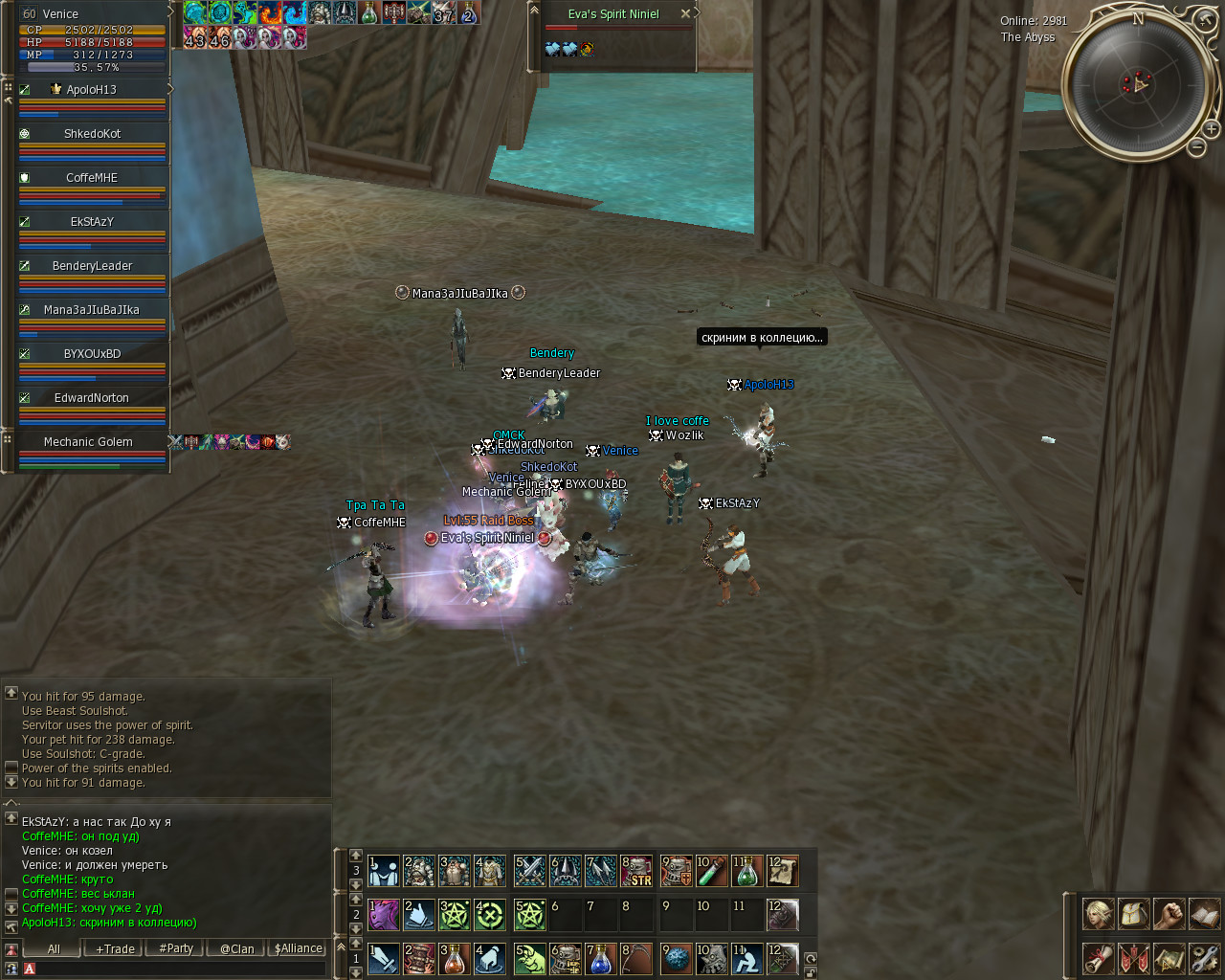Activate the sword attack action
This screenshot has height=980, width=1225.
point(384,959)
